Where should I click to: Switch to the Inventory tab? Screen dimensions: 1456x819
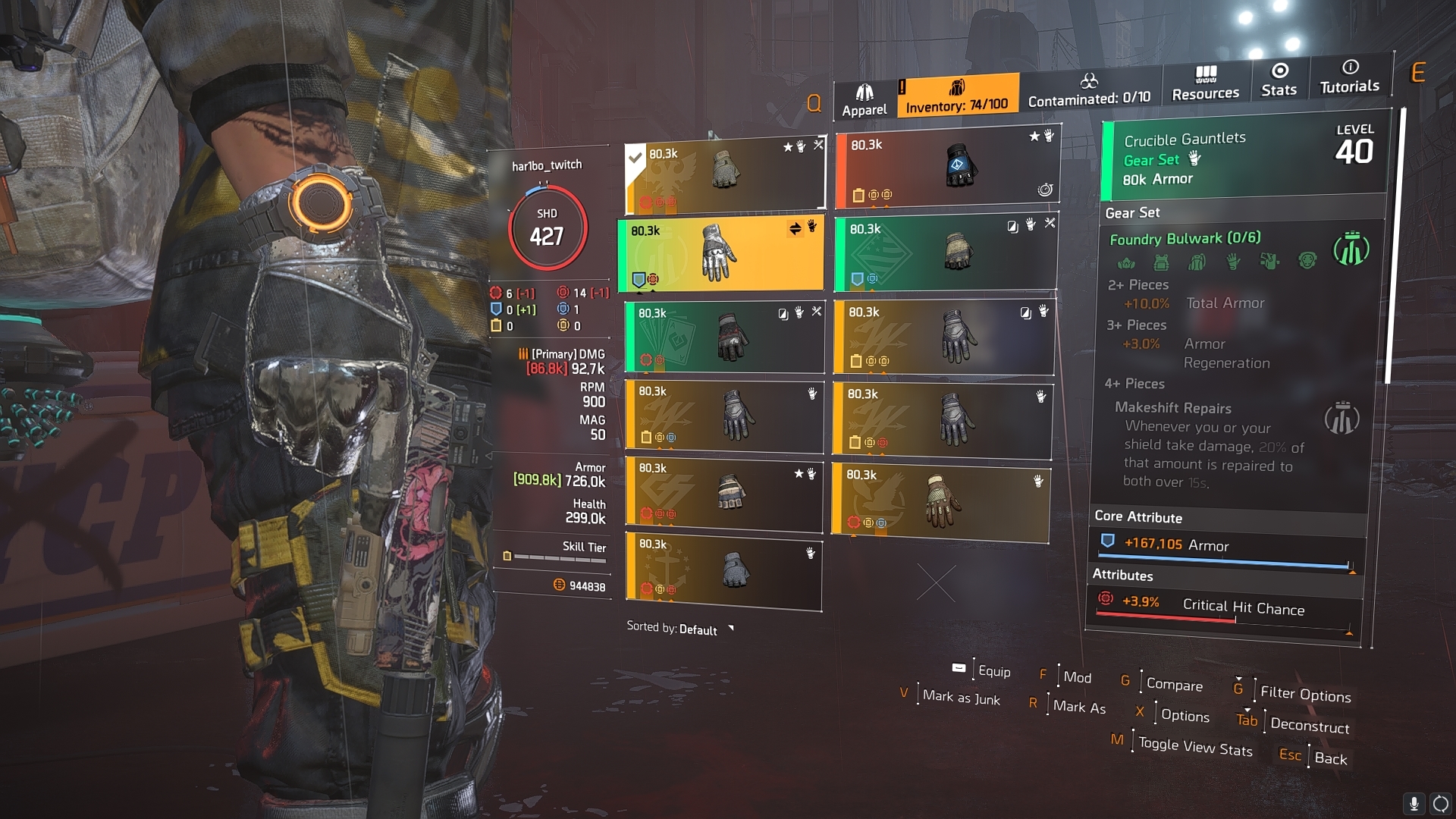[957, 96]
